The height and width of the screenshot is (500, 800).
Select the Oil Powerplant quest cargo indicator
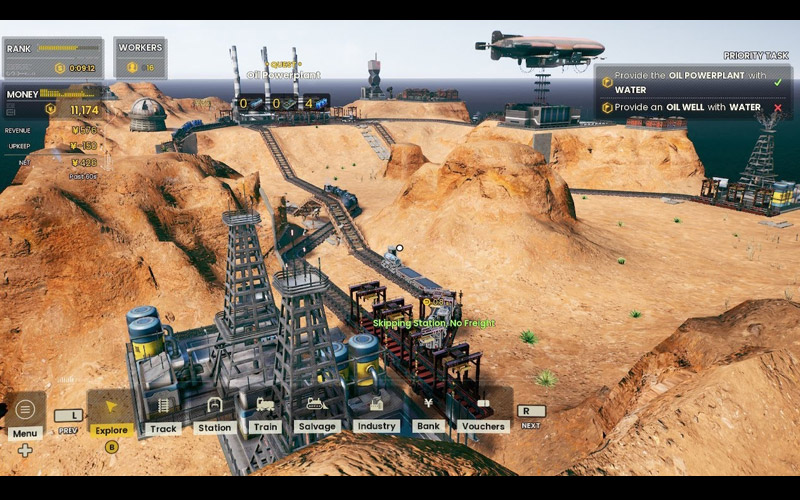pyautogui.click(x=282, y=103)
